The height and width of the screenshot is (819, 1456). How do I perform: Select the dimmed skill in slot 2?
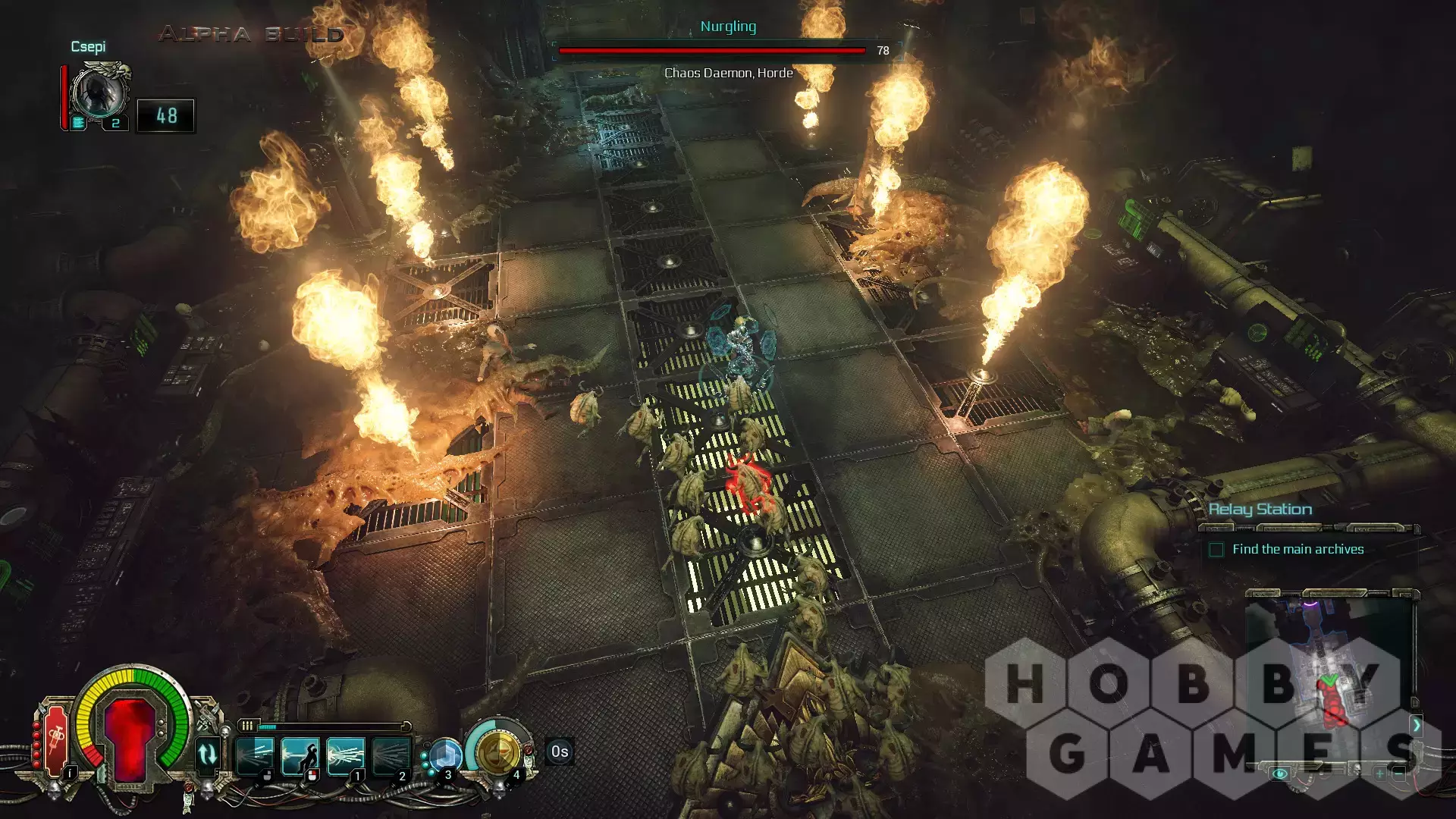391,755
